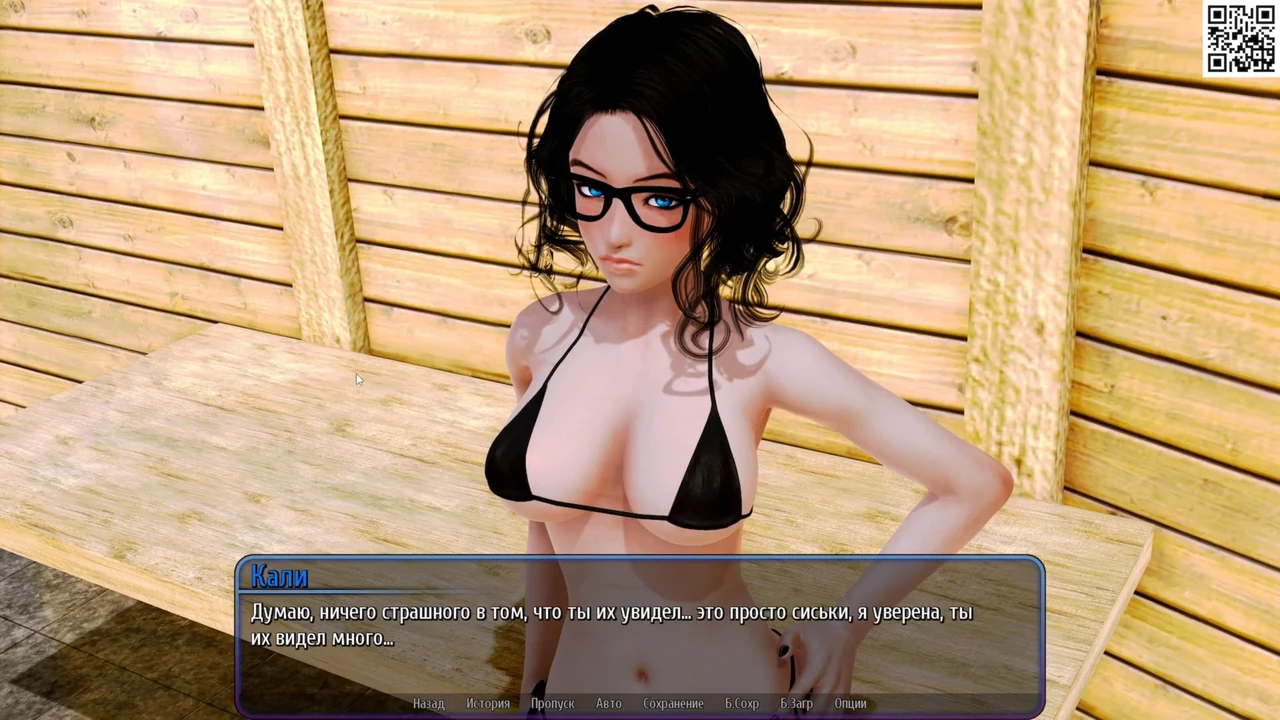
Task: Quick load with Б.Загр
Action: tap(797, 704)
